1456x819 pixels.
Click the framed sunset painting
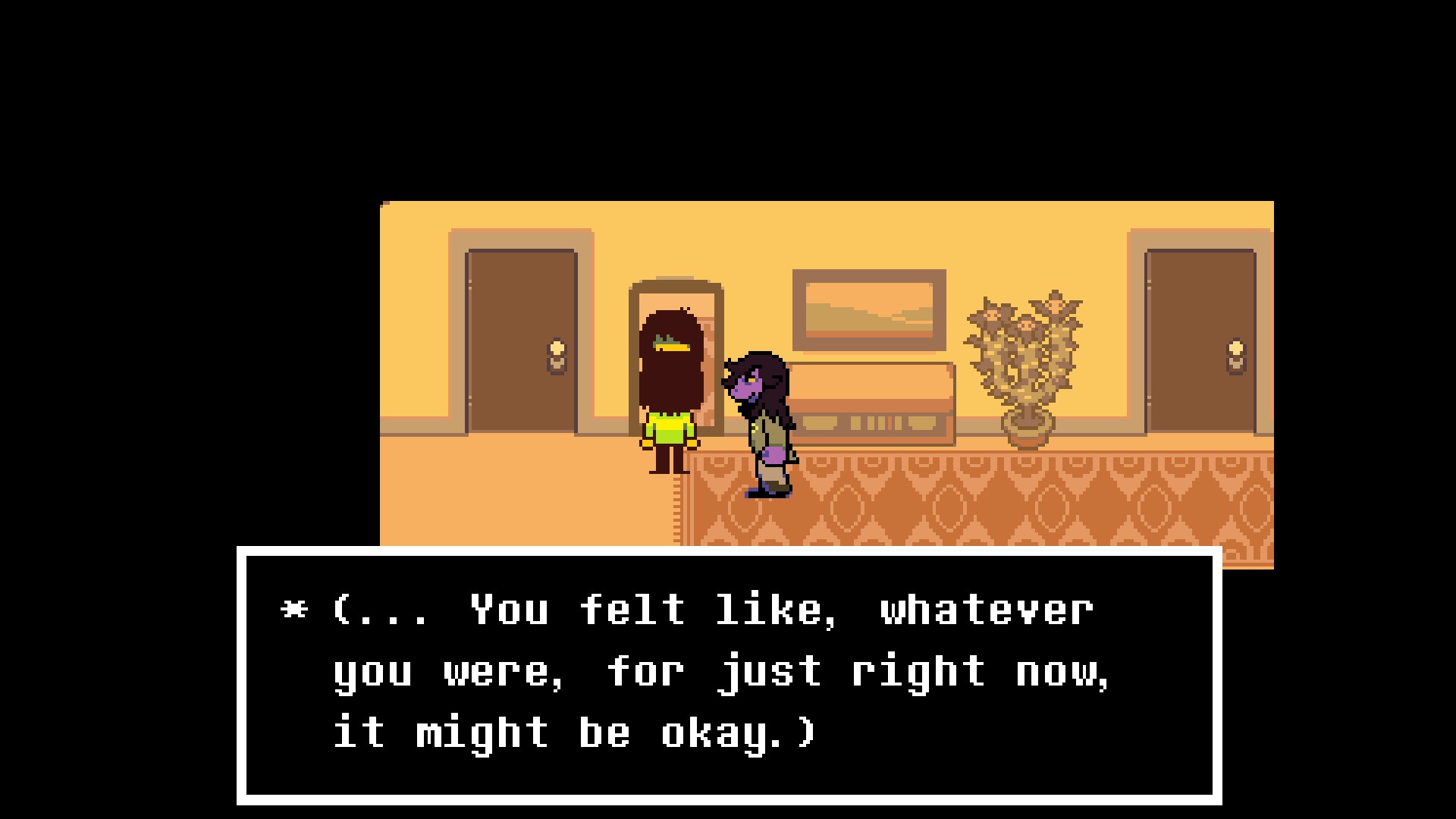click(x=868, y=311)
